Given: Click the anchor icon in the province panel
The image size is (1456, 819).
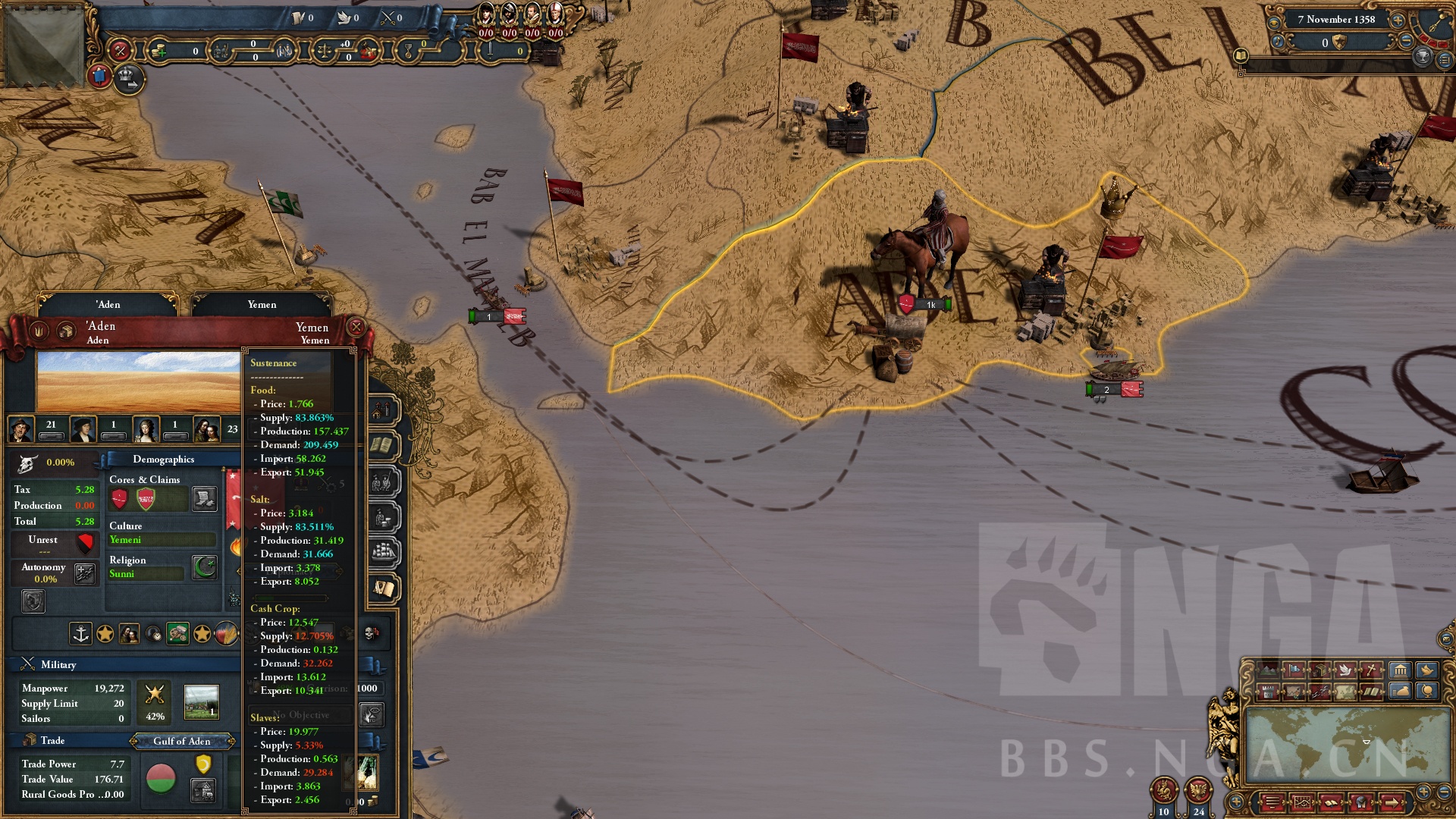Looking at the screenshot, I should 80,634.
